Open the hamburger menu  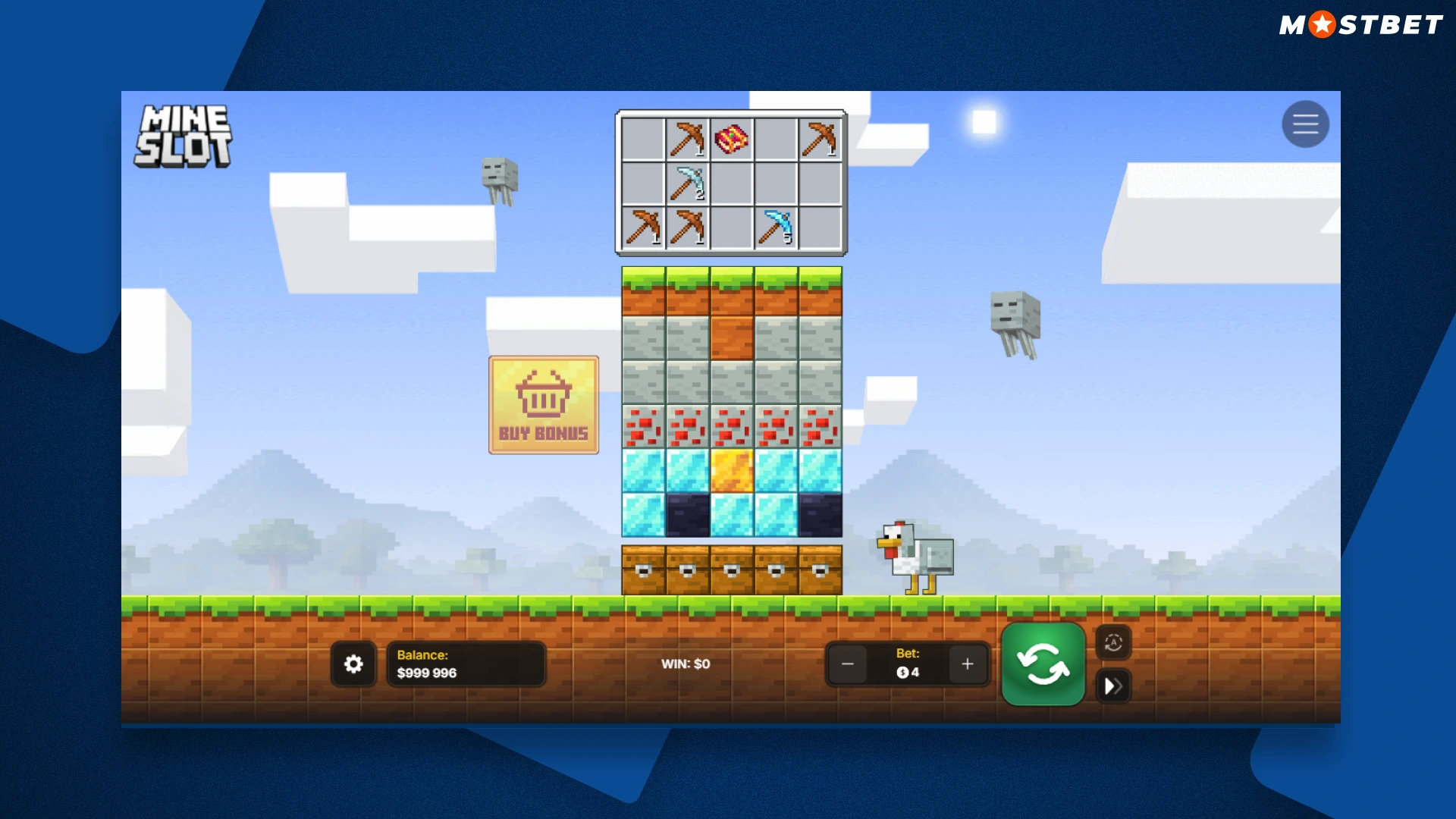[x=1305, y=124]
